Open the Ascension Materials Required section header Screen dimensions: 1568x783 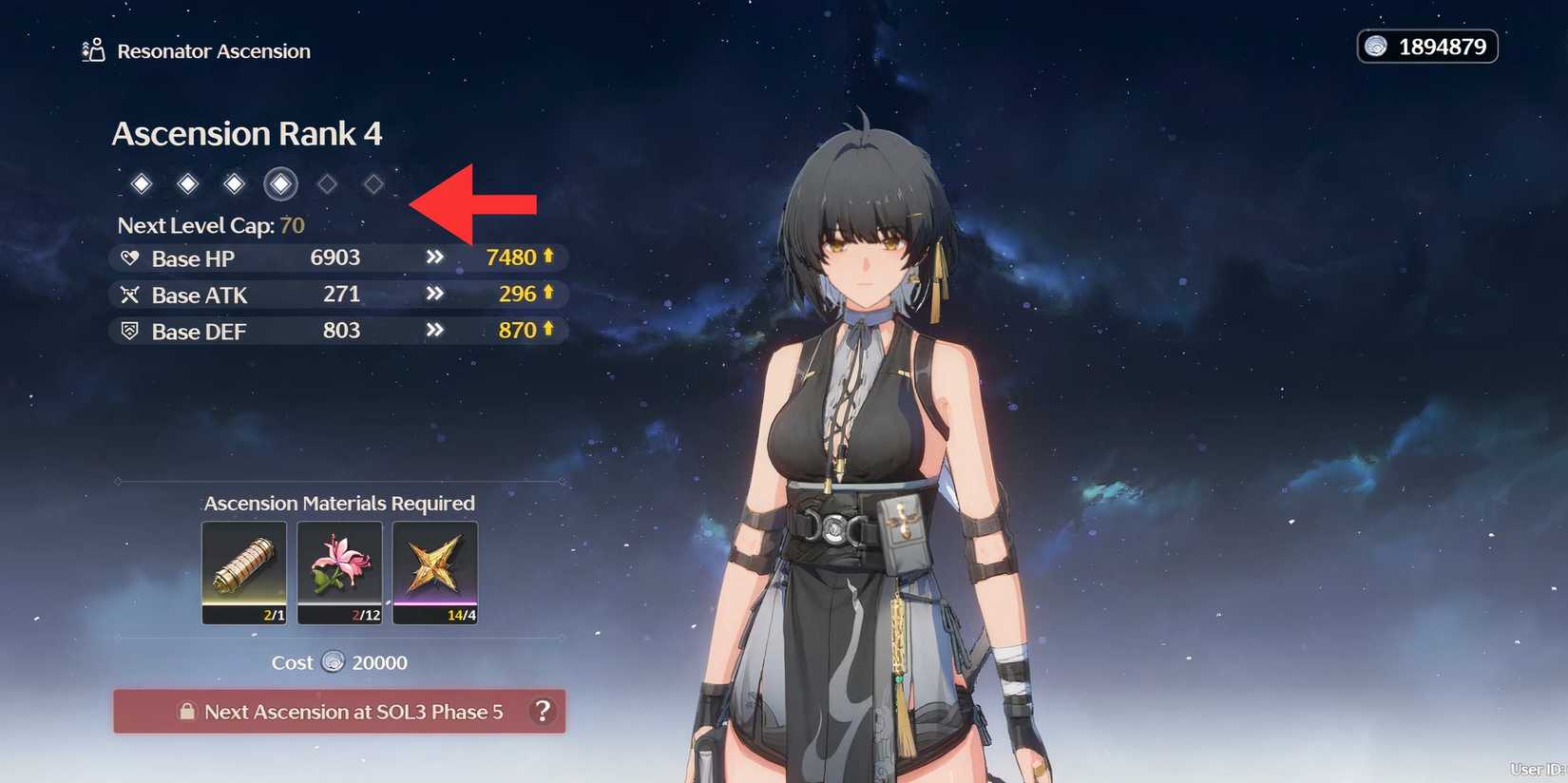[x=339, y=503]
